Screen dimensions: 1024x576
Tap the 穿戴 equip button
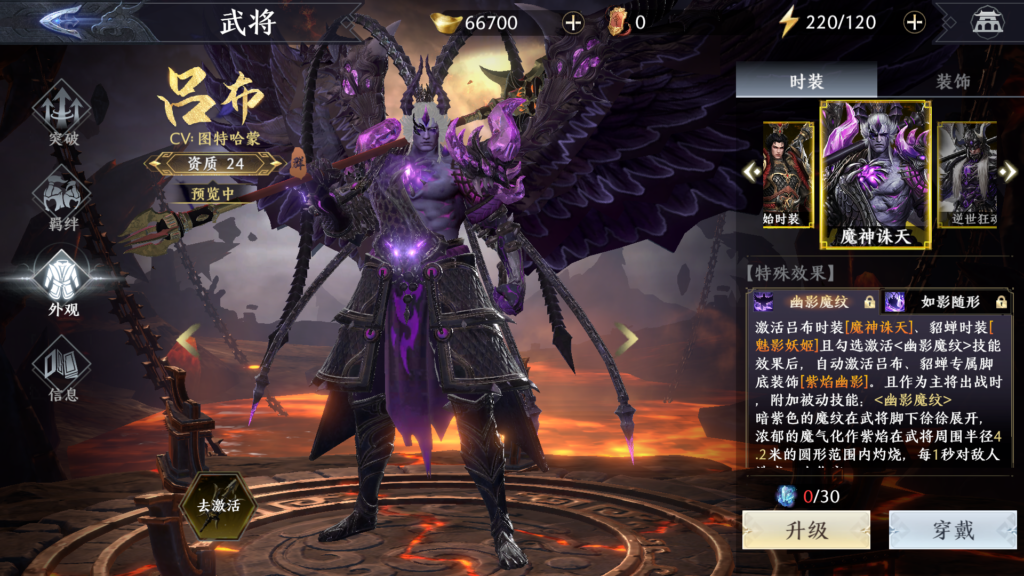point(952,530)
